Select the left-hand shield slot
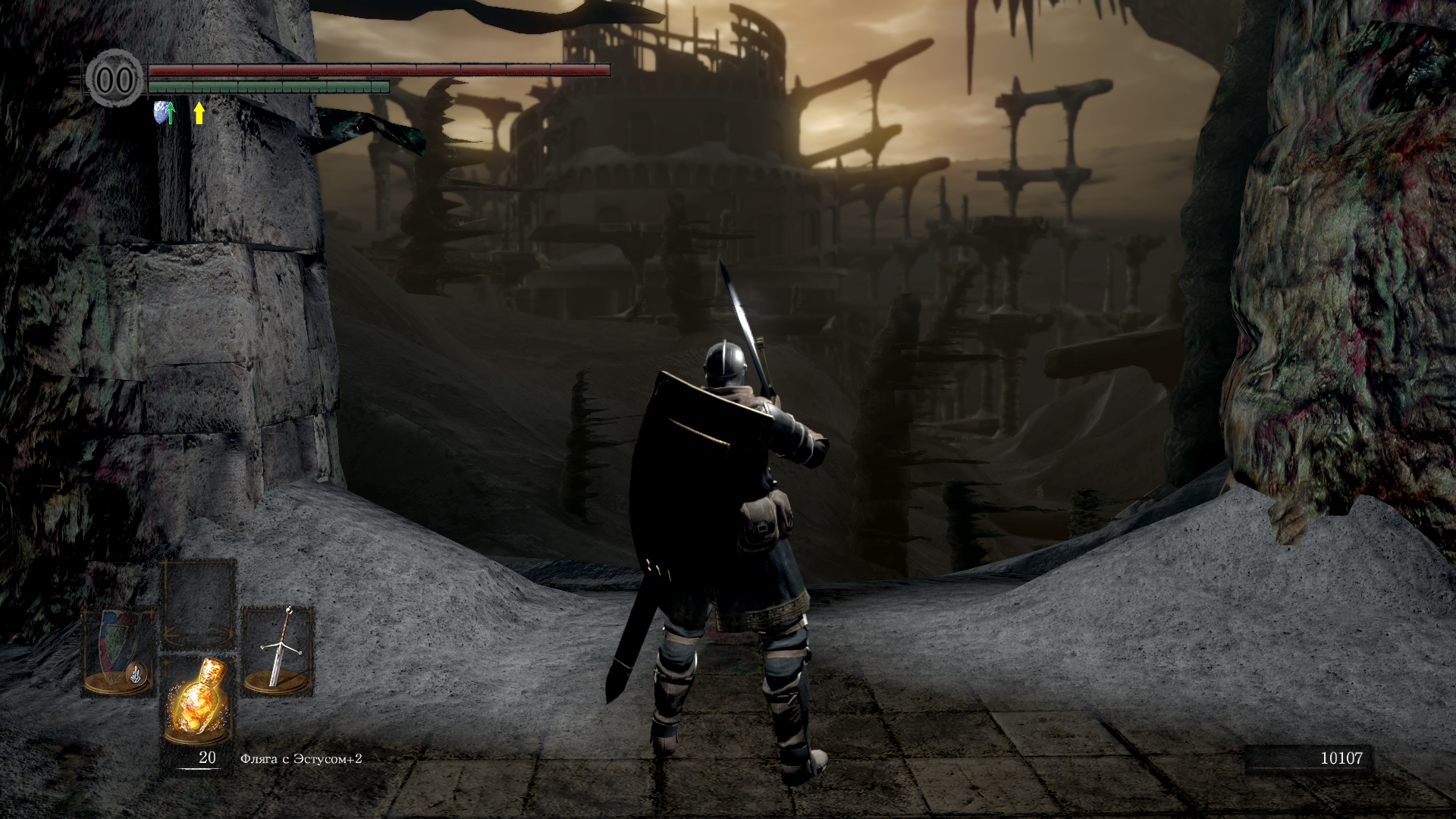 [x=119, y=652]
